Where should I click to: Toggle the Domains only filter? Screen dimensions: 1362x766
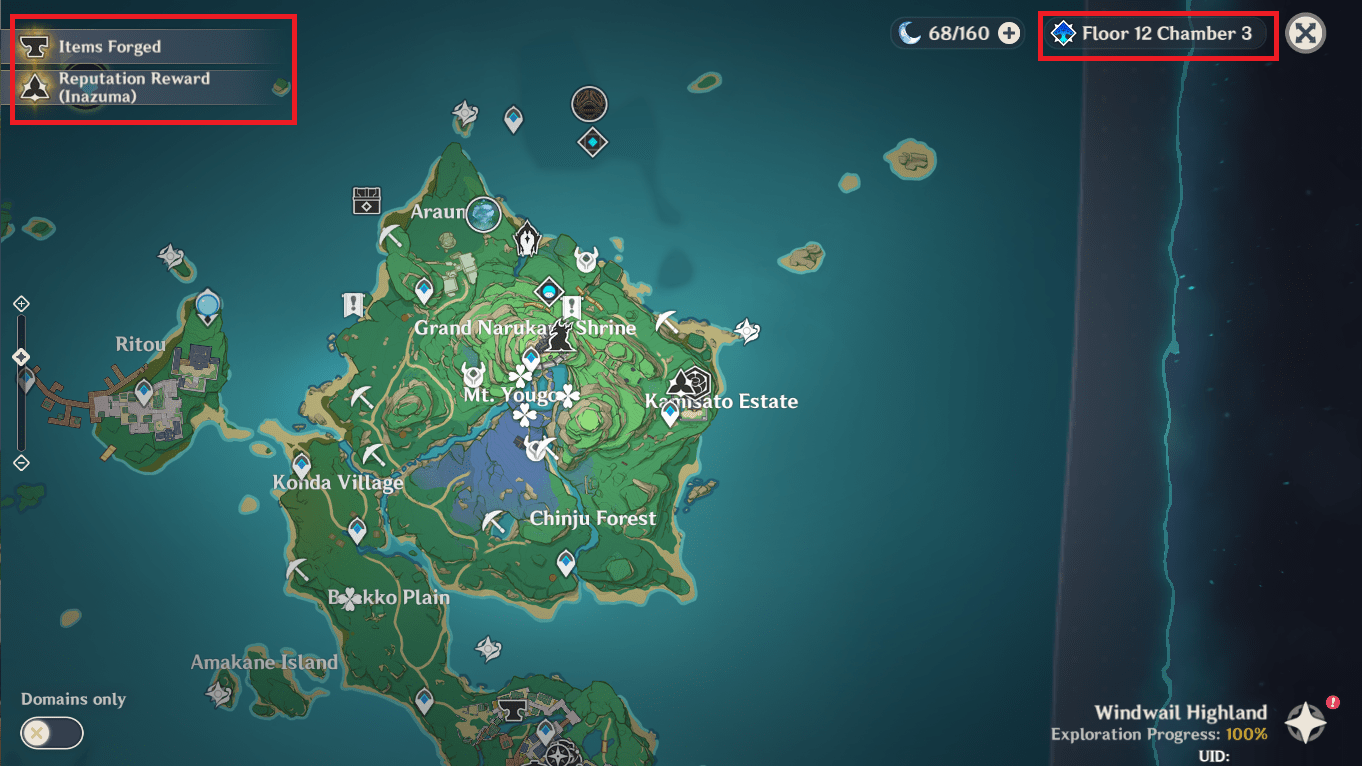click(x=51, y=733)
